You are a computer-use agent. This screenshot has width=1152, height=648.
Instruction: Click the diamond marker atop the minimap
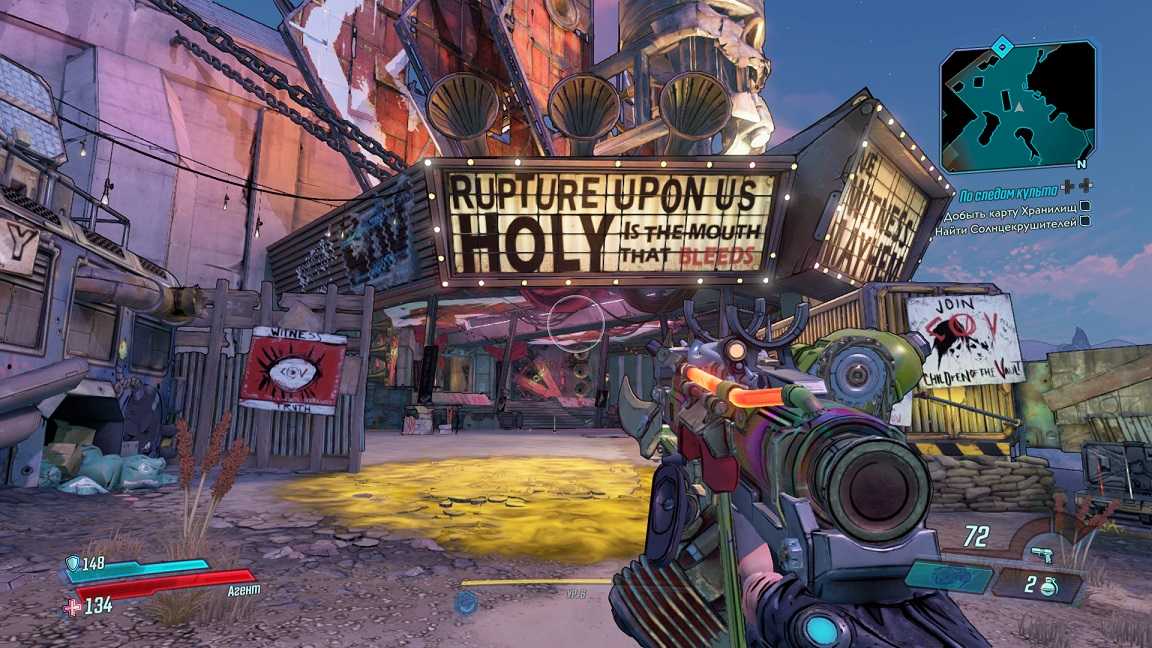pos(1001,45)
